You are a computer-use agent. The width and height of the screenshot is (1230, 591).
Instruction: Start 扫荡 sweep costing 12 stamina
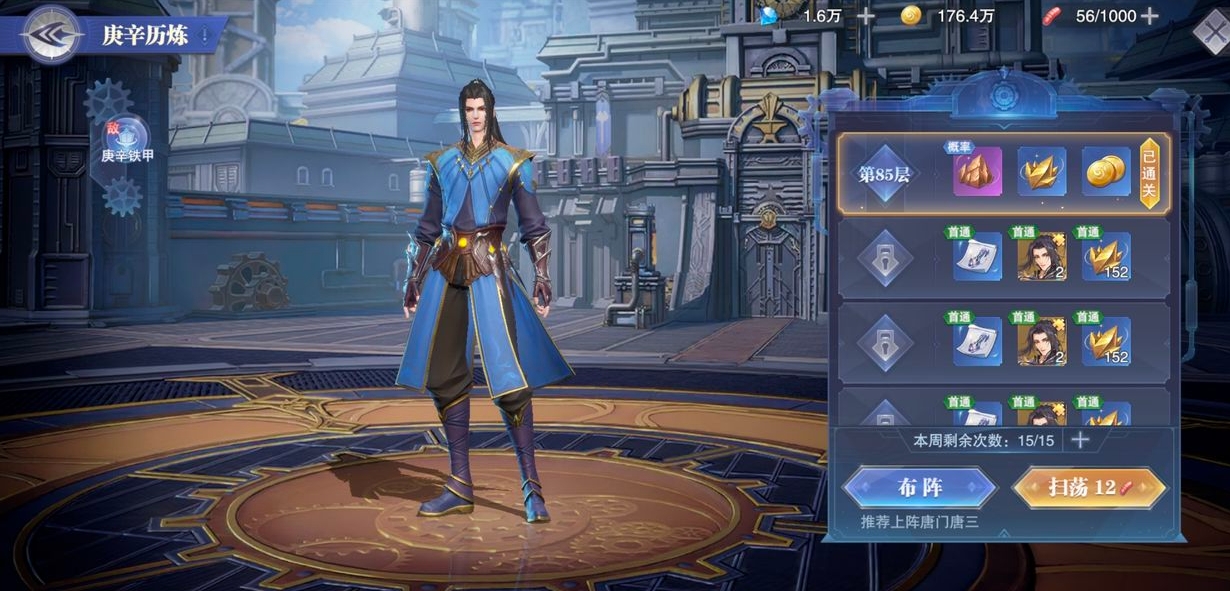pyautogui.click(x=1089, y=488)
